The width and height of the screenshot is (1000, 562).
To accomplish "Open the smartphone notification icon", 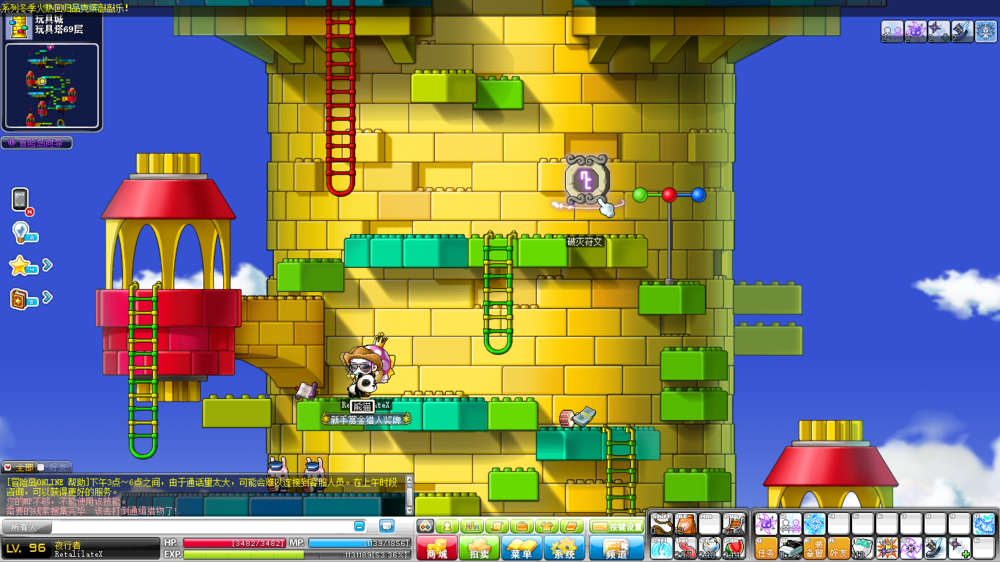I will [x=20, y=199].
